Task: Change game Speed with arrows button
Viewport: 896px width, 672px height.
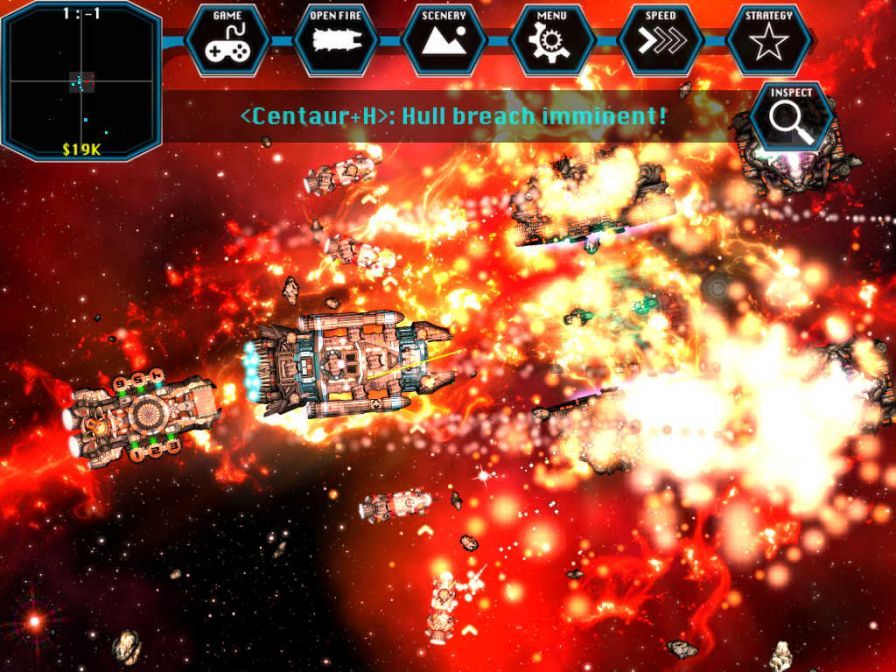Action: 660,40
